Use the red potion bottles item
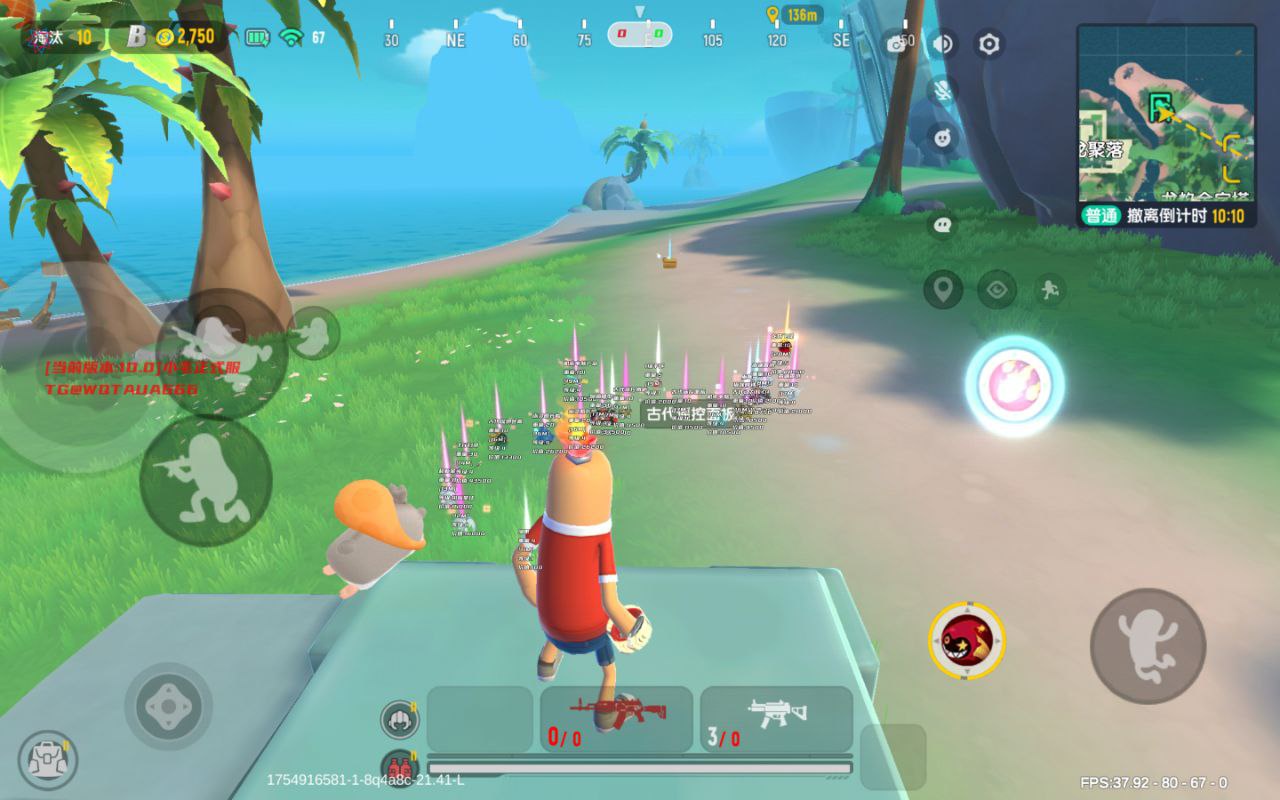1280x800 pixels. point(399,767)
